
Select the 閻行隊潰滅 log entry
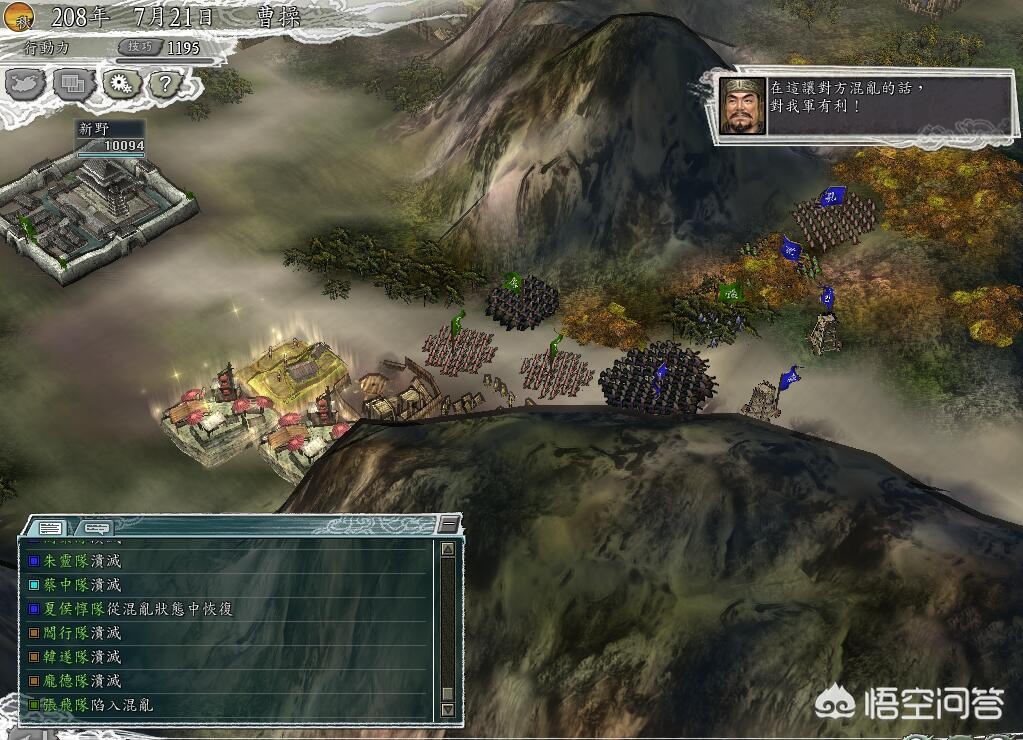tap(81, 633)
